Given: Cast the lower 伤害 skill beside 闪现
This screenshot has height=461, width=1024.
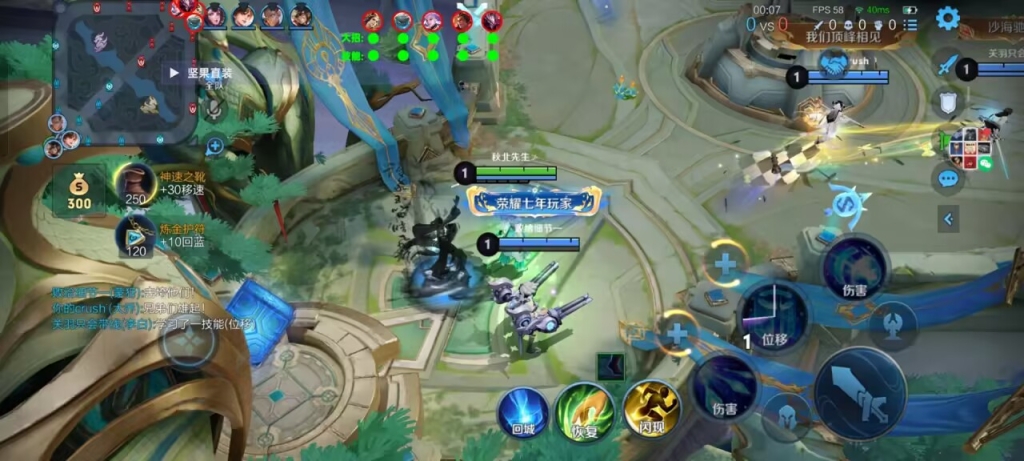Looking at the screenshot, I should coord(725,387).
